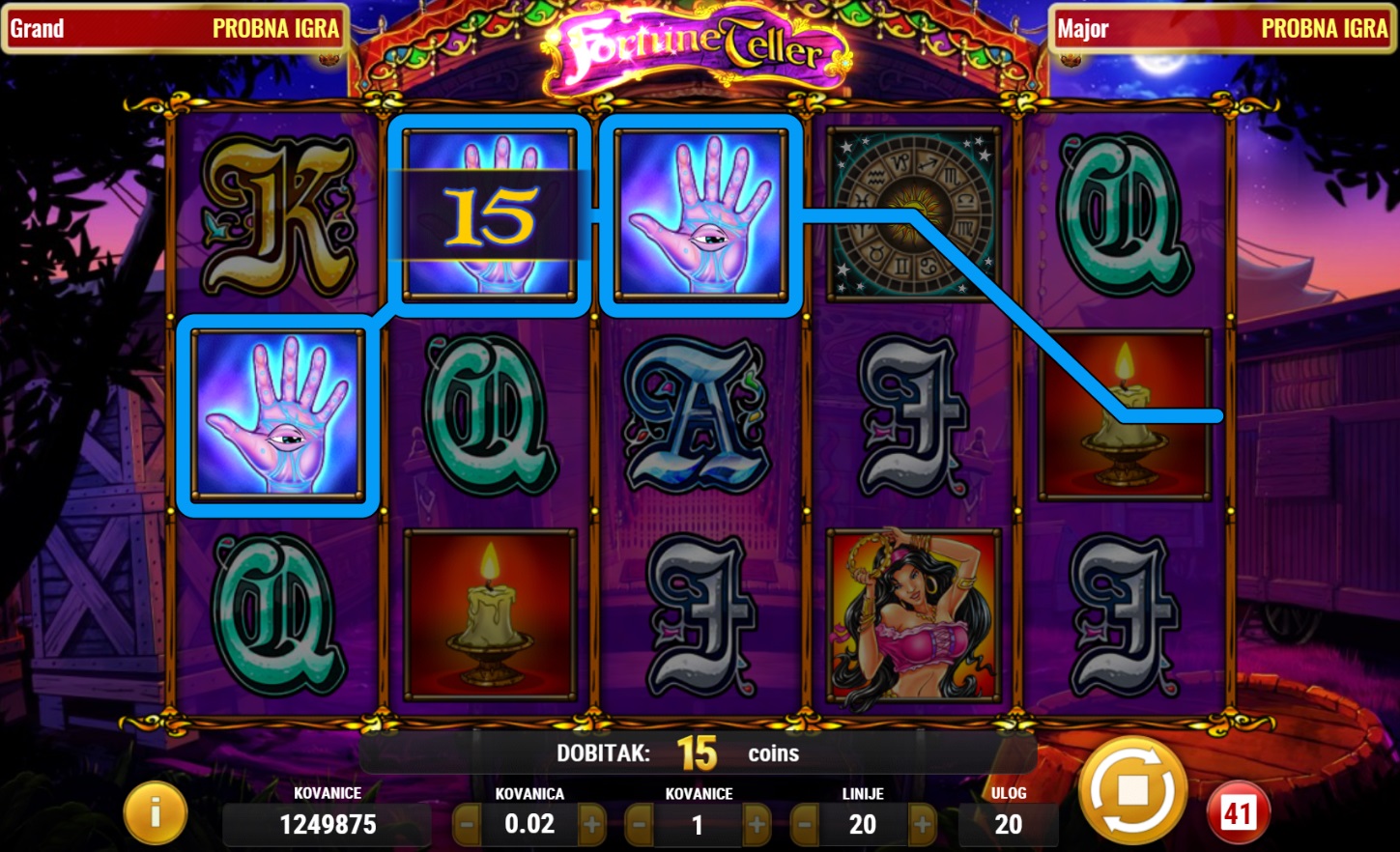Raise the number of Linije
Viewport: 1400px width, 852px height.
click(923, 825)
